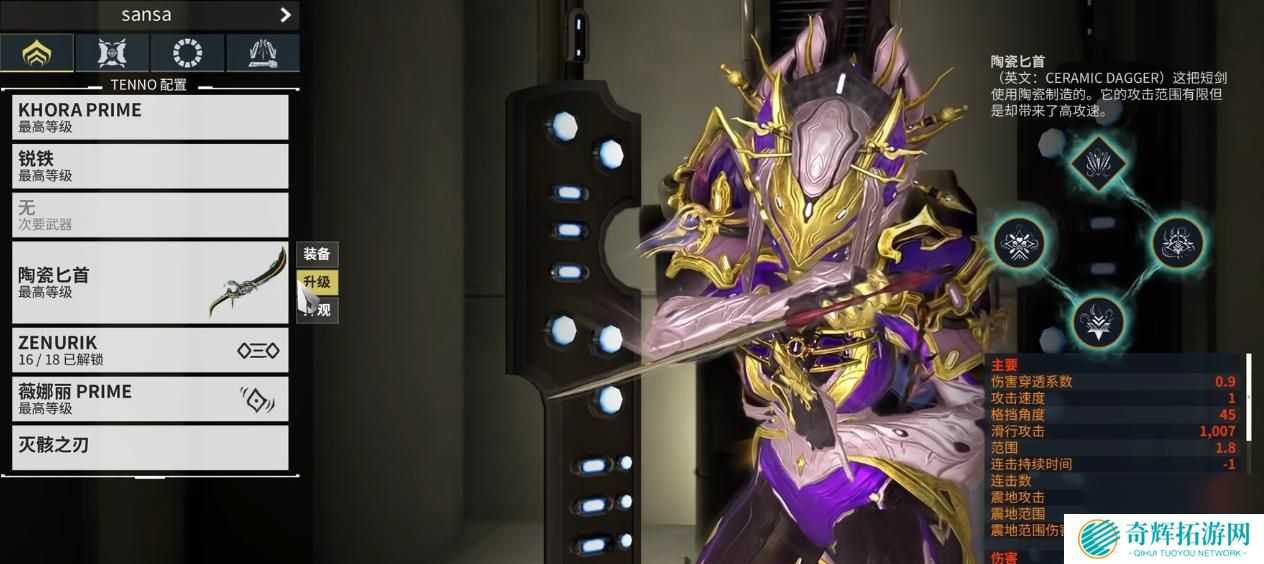Switch to the Warframe arsenal tab

[x=37, y=53]
